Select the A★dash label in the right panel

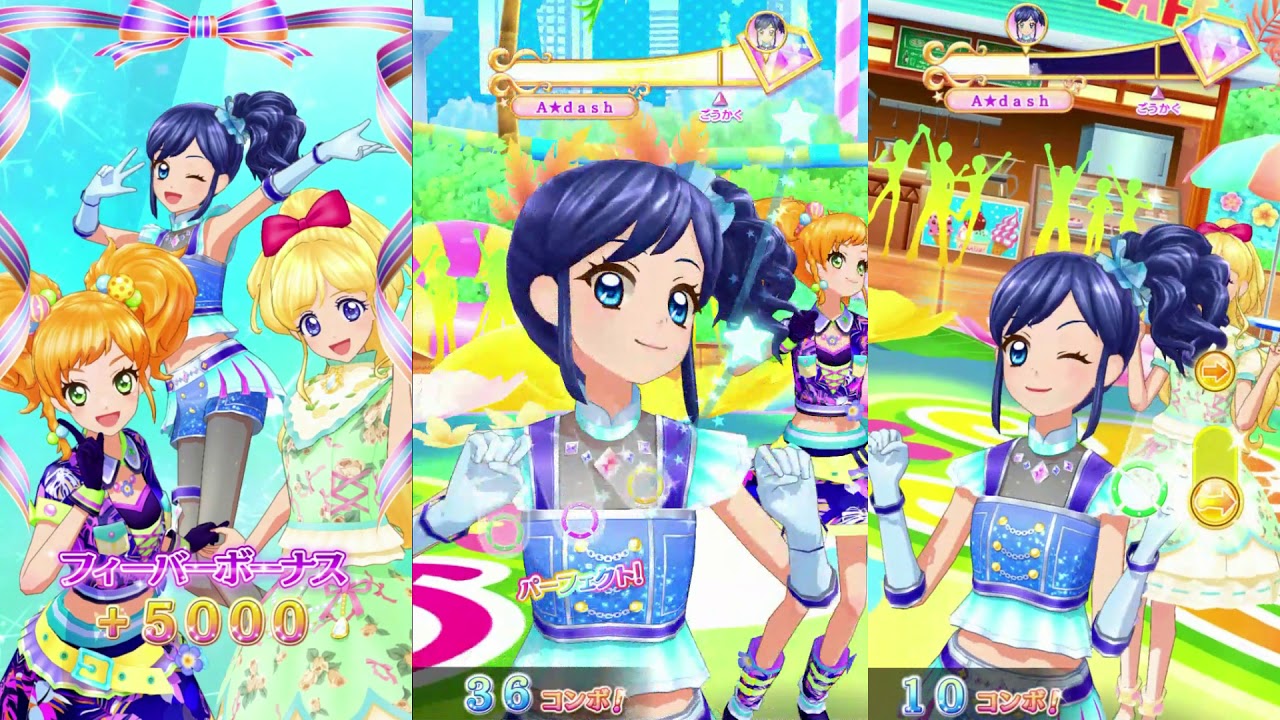1010,99
